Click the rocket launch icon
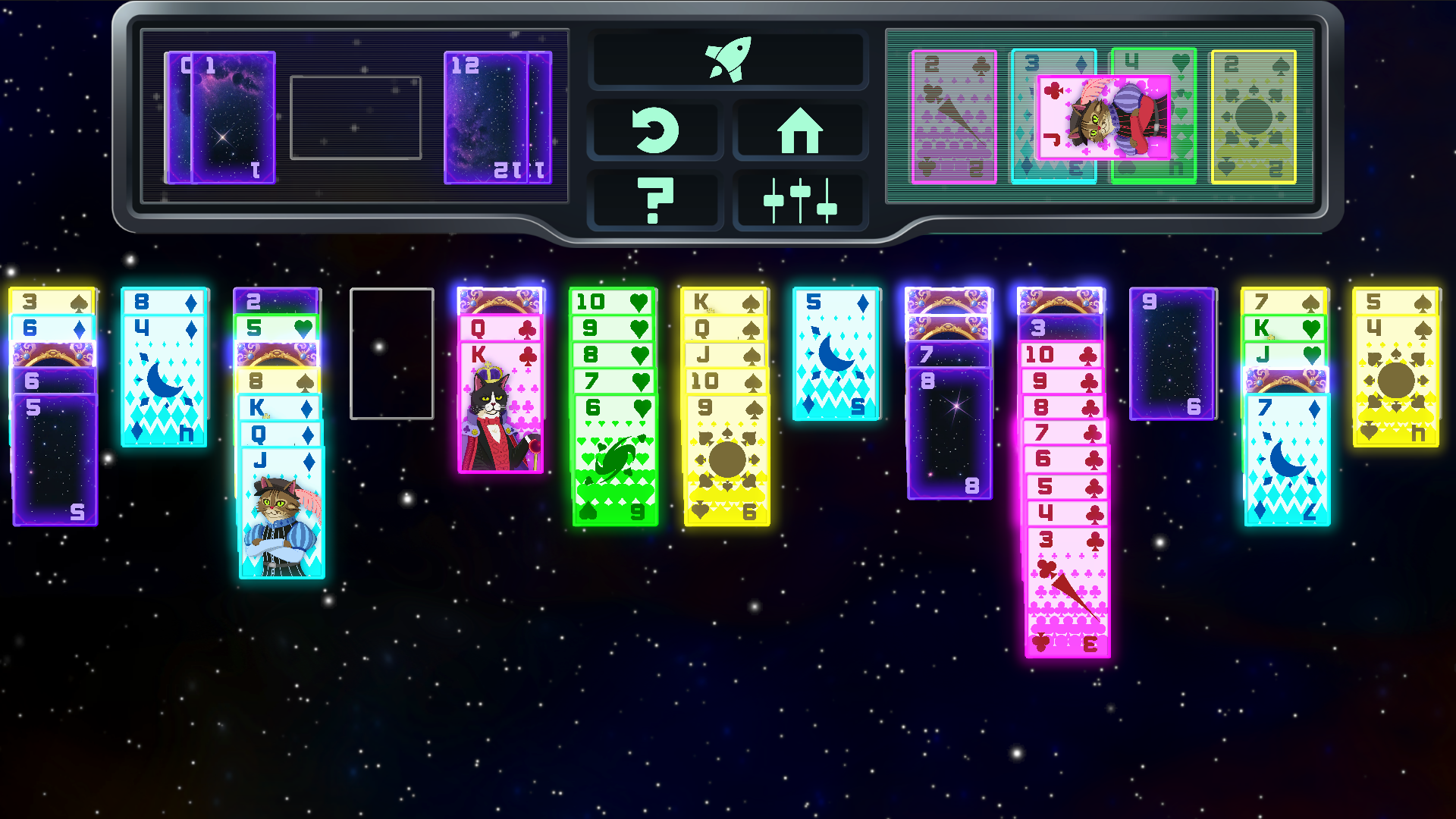Image resolution: width=1456 pixels, height=819 pixels. click(729, 61)
